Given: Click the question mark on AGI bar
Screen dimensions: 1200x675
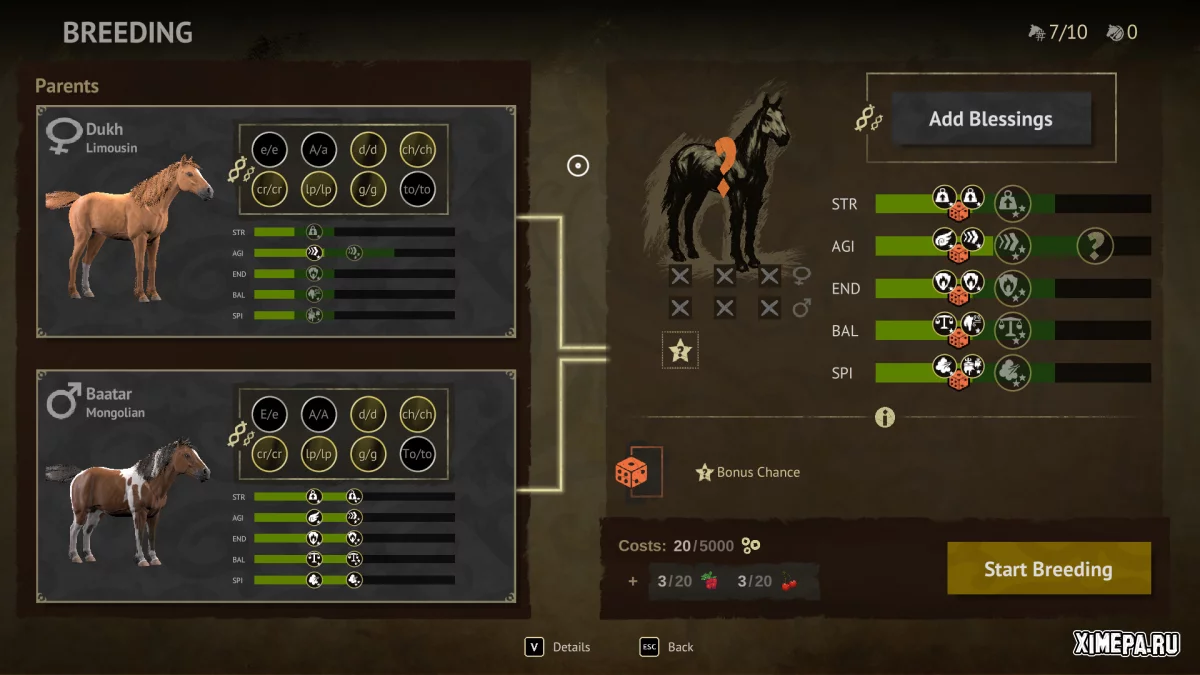Looking at the screenshot, I should [1094, 246].
